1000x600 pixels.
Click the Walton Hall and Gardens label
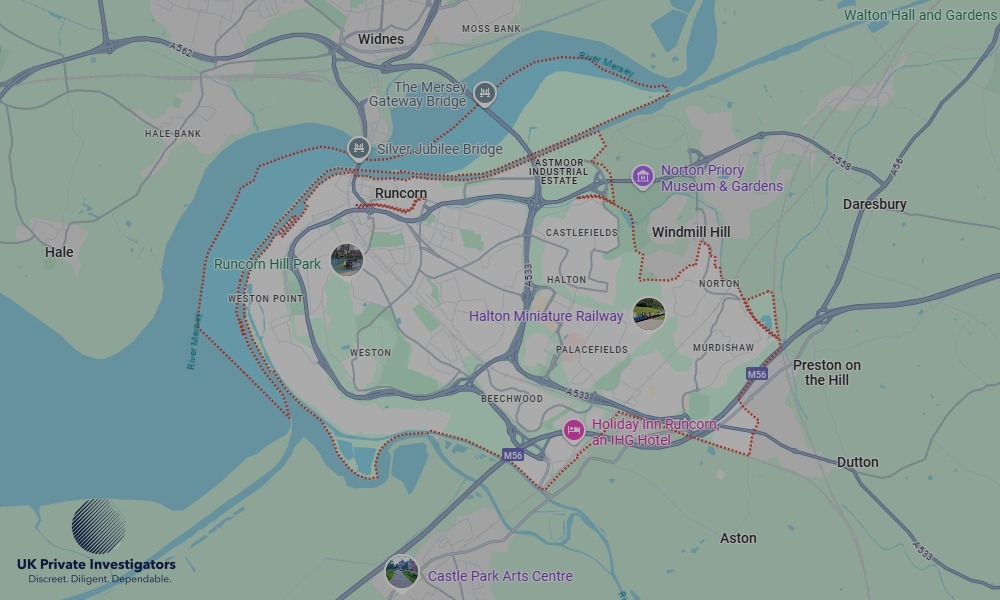click(920, 15)
